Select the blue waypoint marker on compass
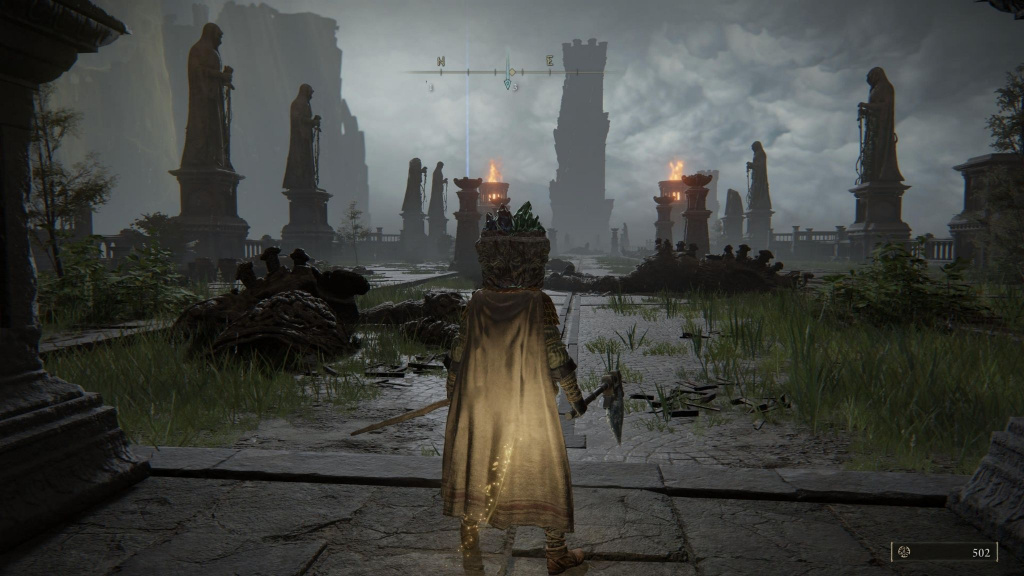Image resolution: width=1024 pixels, height=576 pixels. pyautogui.click(x=509, y=84)
